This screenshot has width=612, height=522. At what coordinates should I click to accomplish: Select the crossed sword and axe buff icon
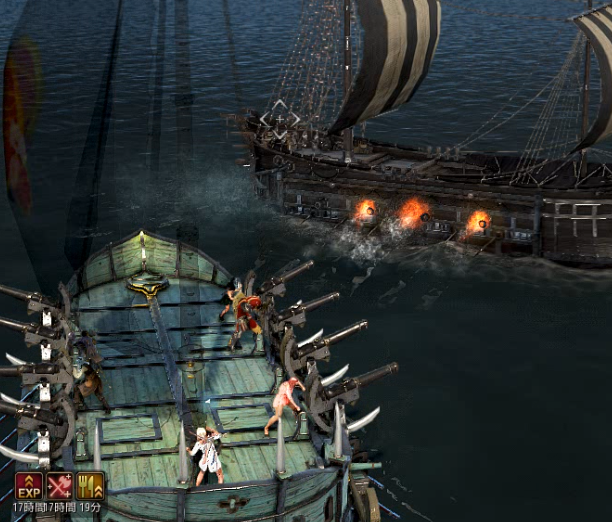[x=60, y=486]
